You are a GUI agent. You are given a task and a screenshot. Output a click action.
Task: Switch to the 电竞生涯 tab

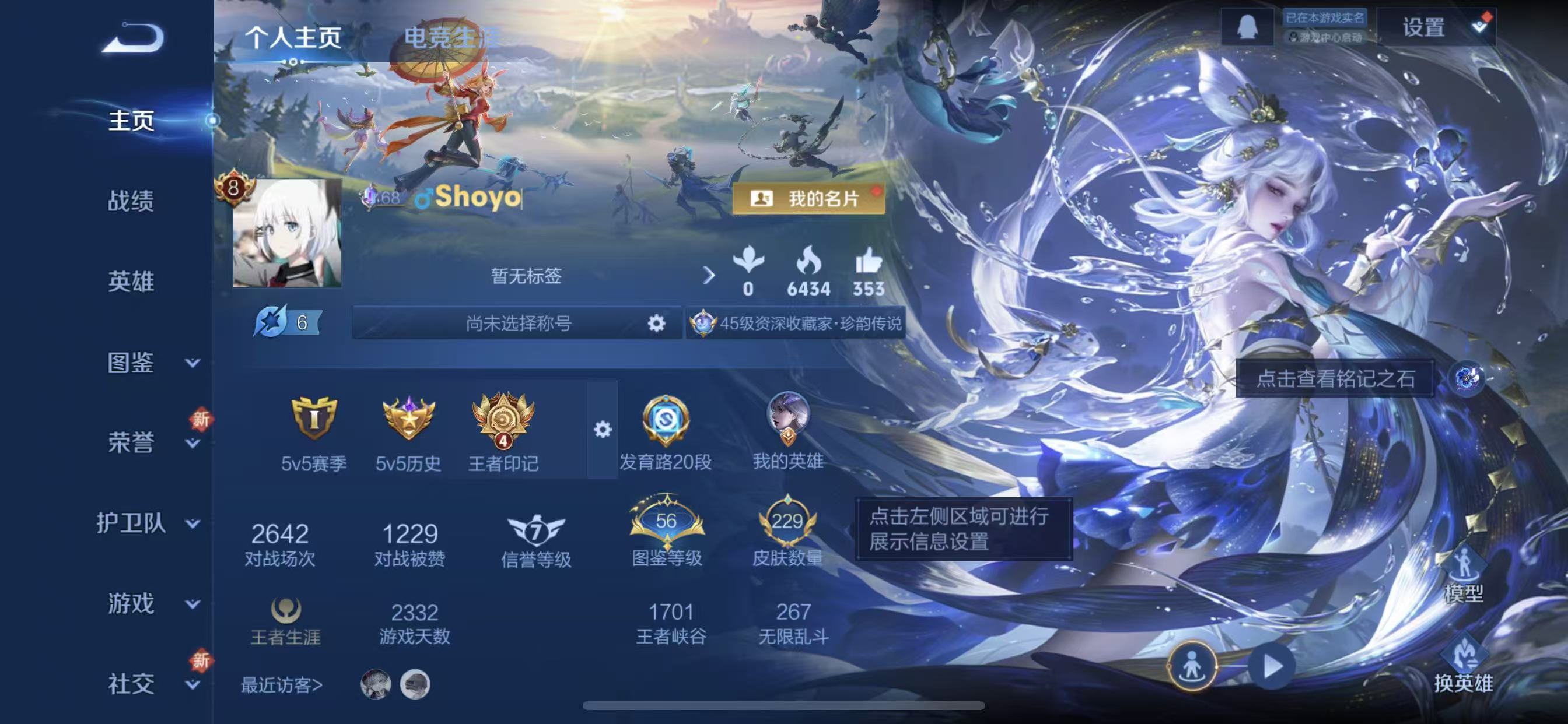coord(450,37)
